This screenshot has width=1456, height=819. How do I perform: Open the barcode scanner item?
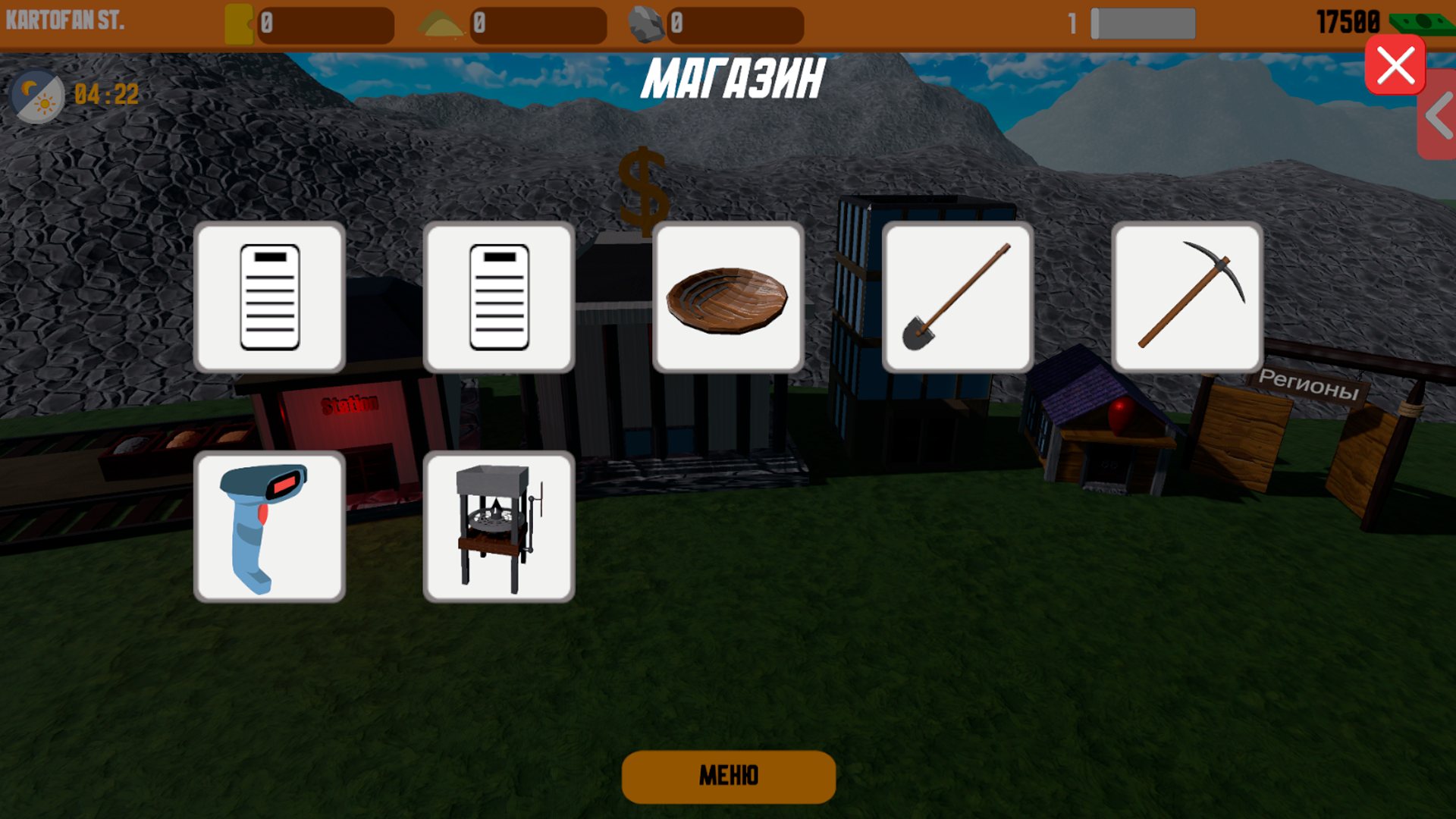click(x=271, y=525)
